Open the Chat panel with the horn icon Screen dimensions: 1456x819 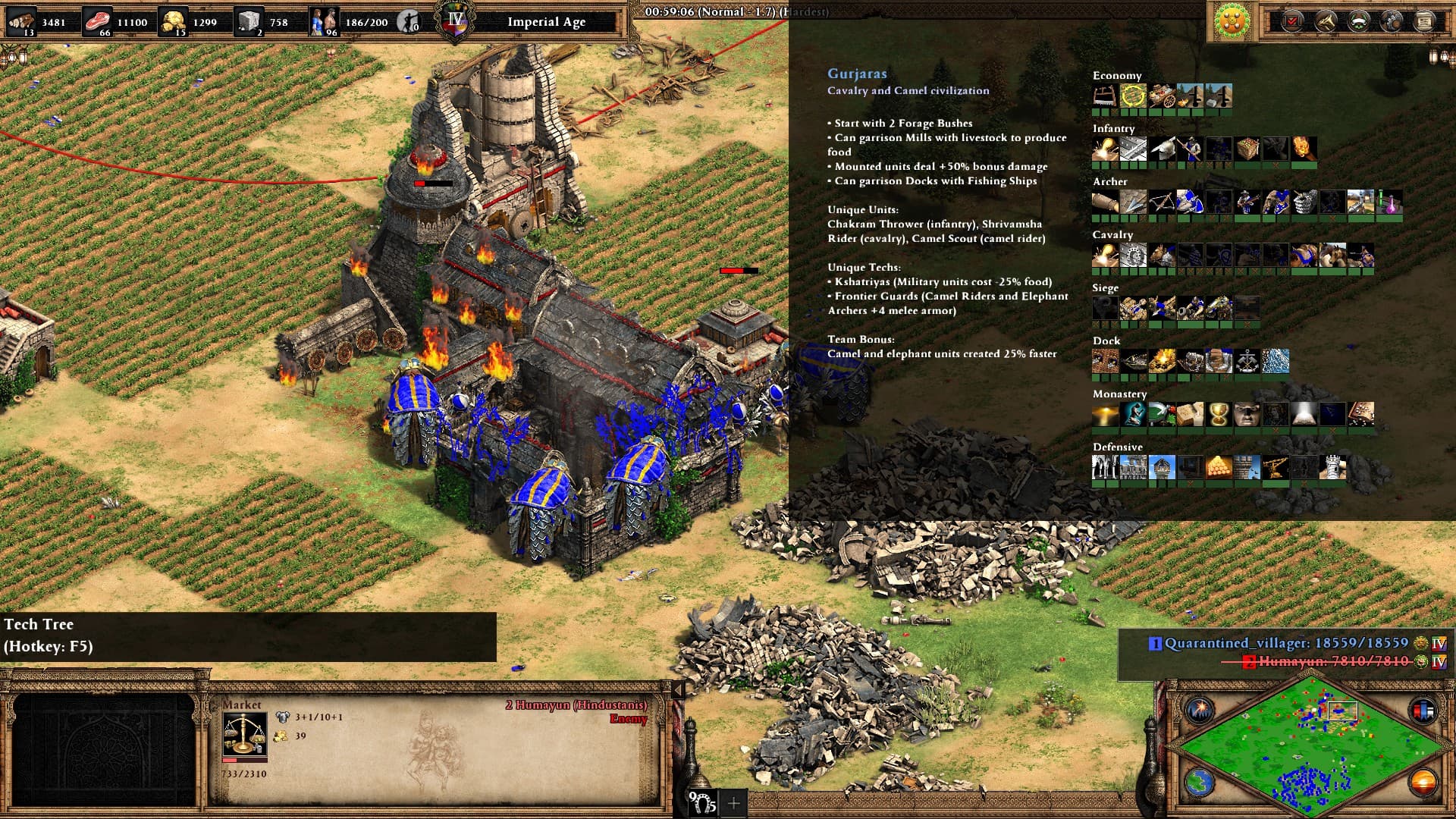[1325, 20]
